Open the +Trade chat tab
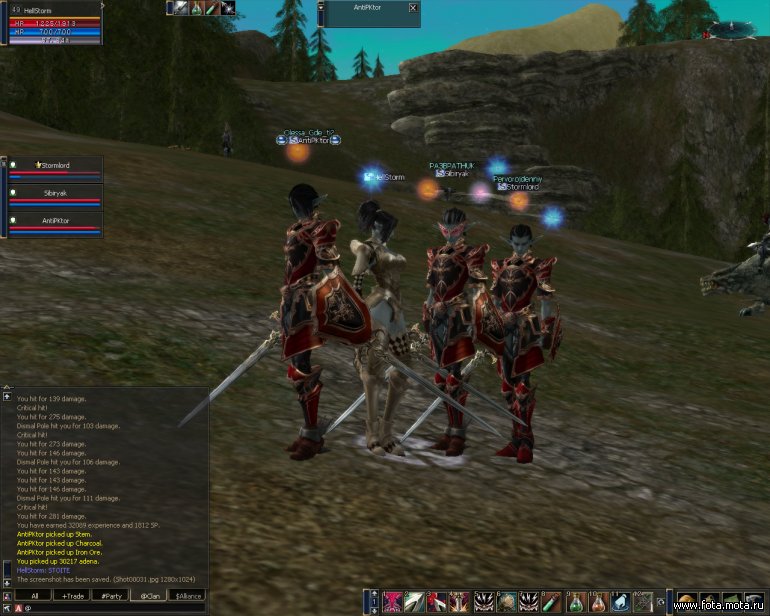This screenshot has width=770, height=616. (71, 595)
